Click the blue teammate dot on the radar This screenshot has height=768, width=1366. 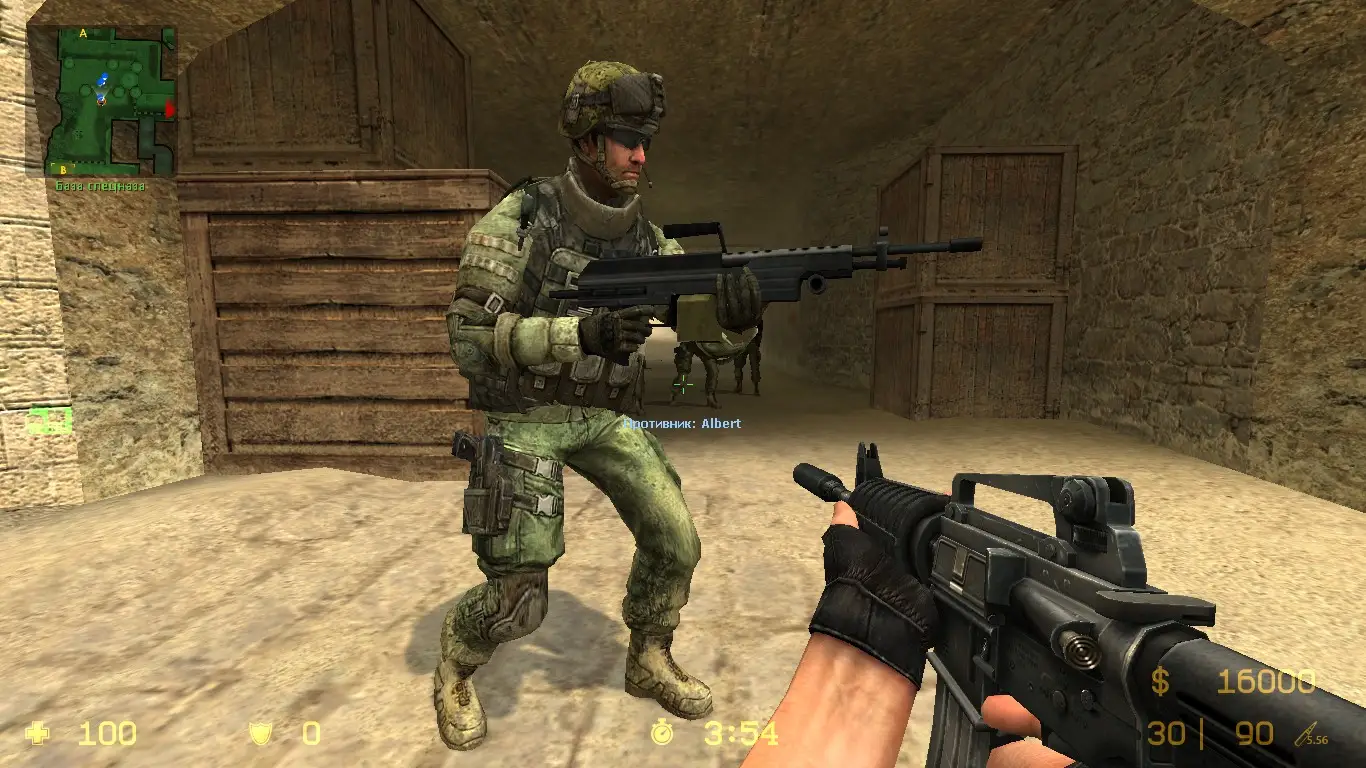coord(104,77)
